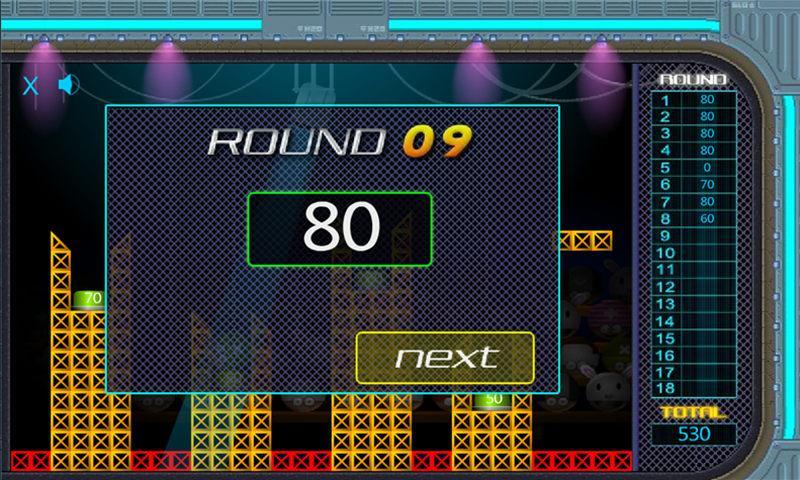Toggle the sound speaker icon
Image resolution: width=800 pixels, height=480 pixels.
point(68,84)
